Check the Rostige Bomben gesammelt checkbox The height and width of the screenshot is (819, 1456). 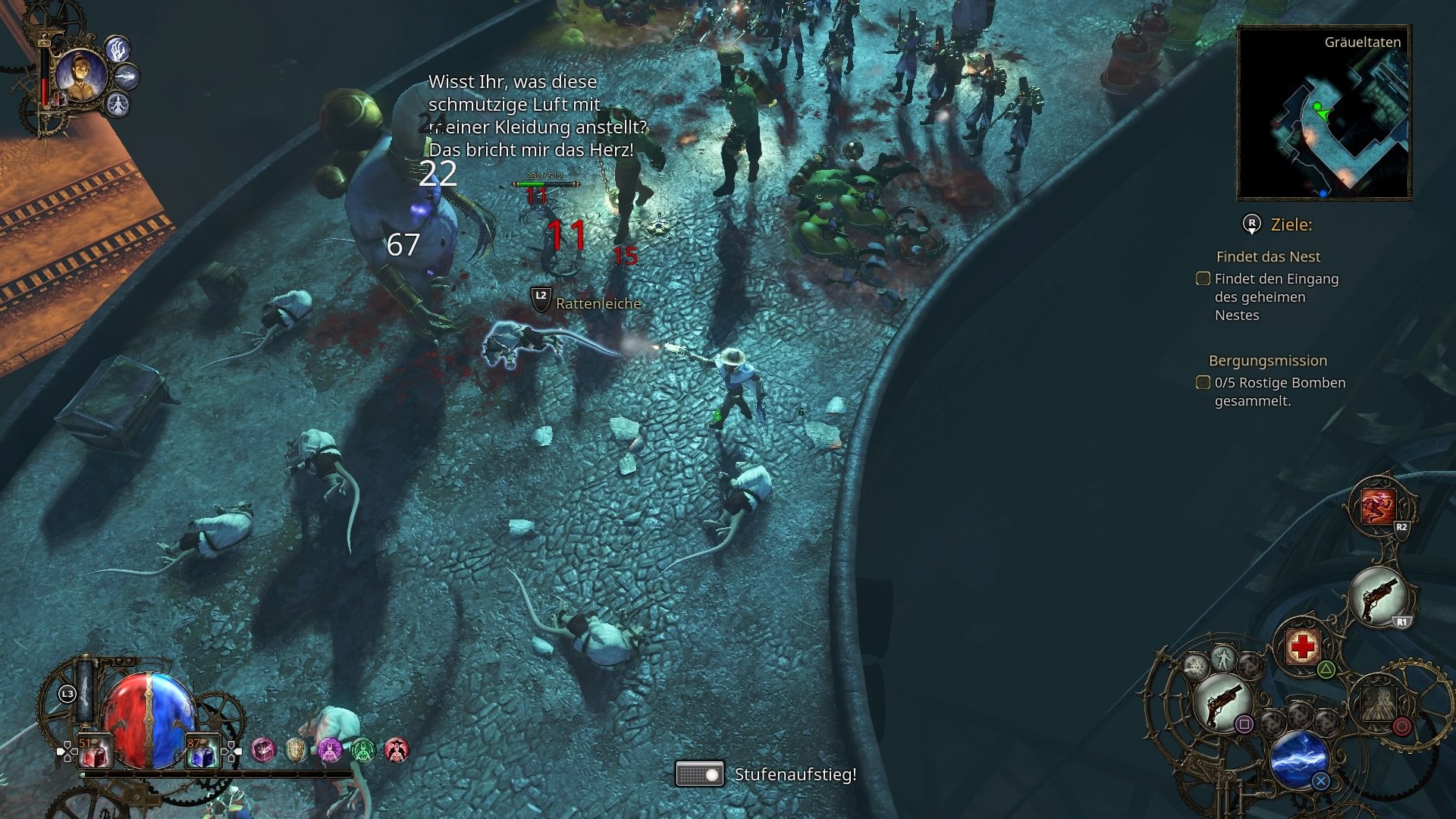[x=1203, y=383]
